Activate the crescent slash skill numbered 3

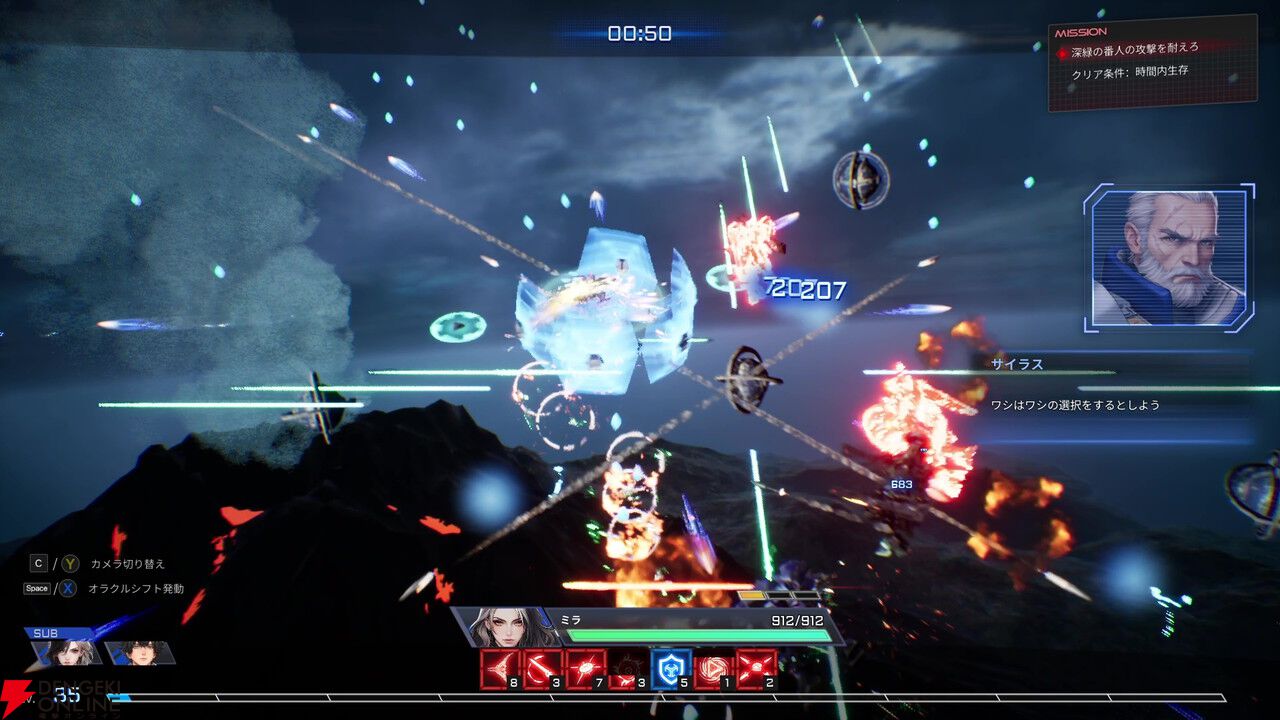544,668
